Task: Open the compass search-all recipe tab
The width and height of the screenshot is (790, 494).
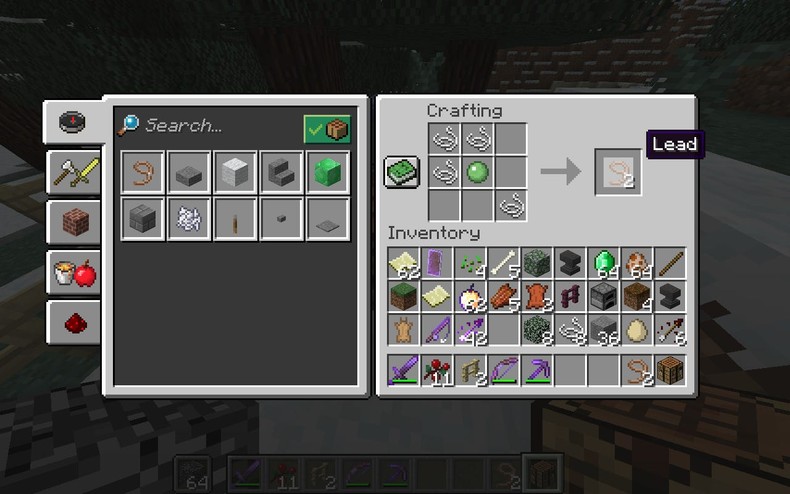Action: coord(73,122)
